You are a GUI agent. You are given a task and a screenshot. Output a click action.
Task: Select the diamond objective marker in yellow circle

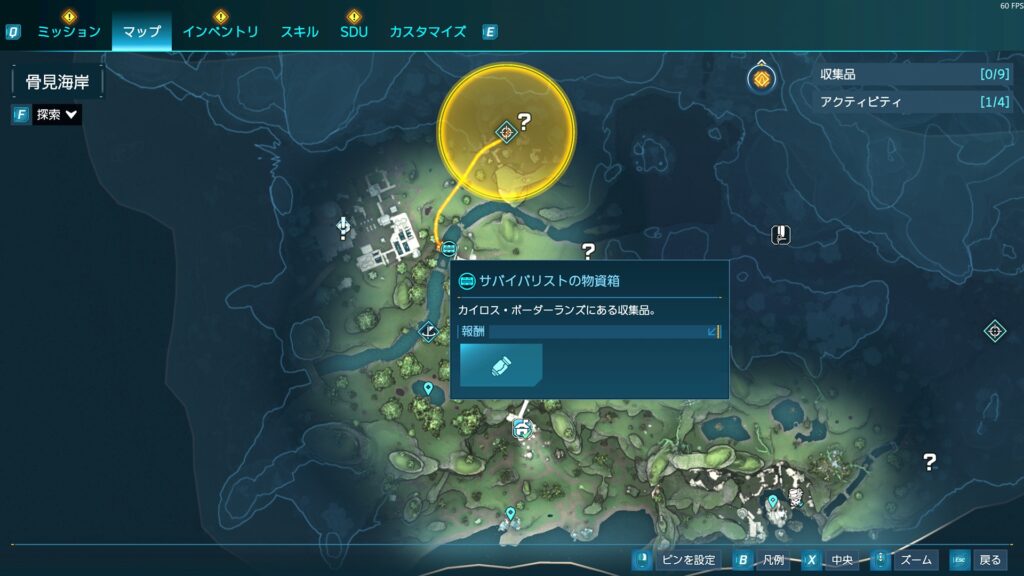tap(507, 130)
